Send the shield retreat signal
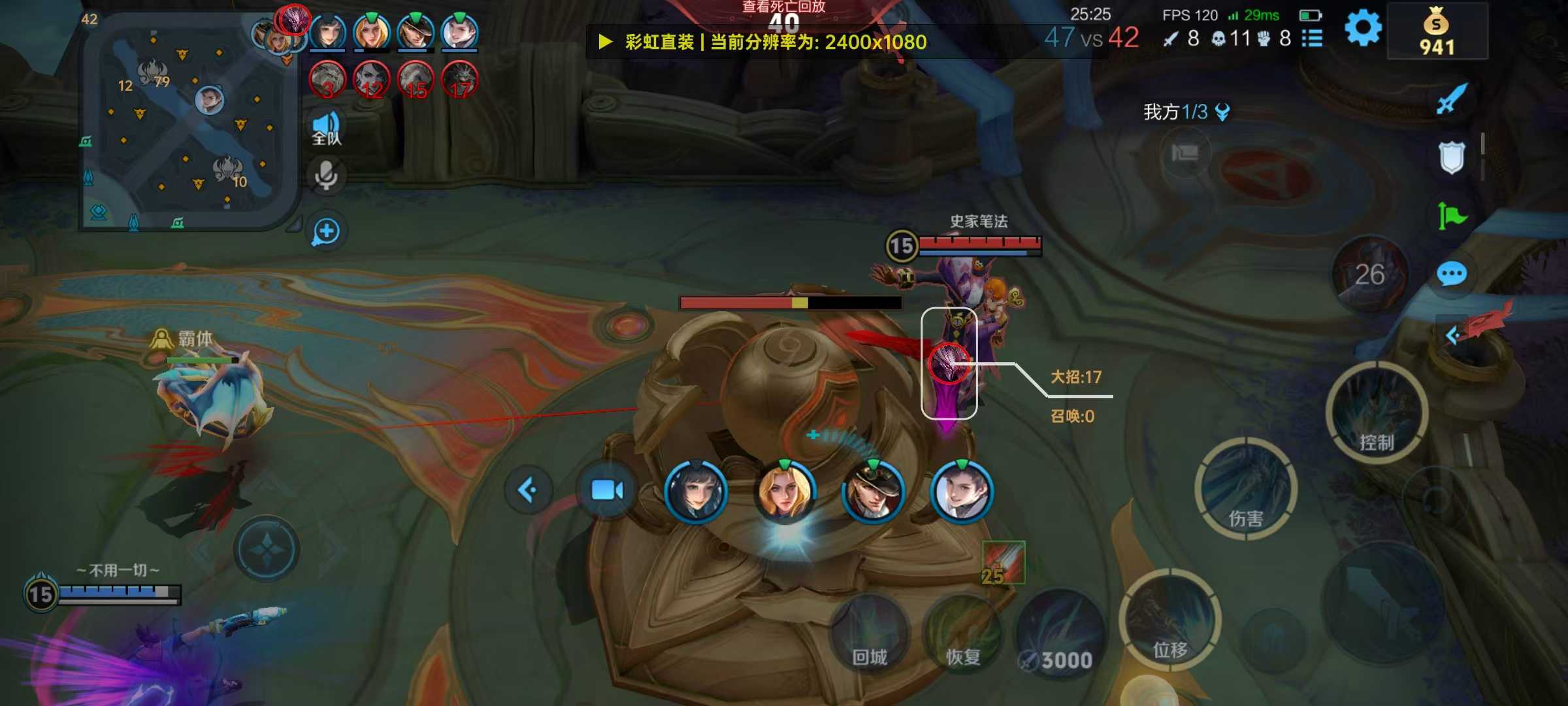The width and height of the screenshot is (1568, 706). pos(1452,158)
